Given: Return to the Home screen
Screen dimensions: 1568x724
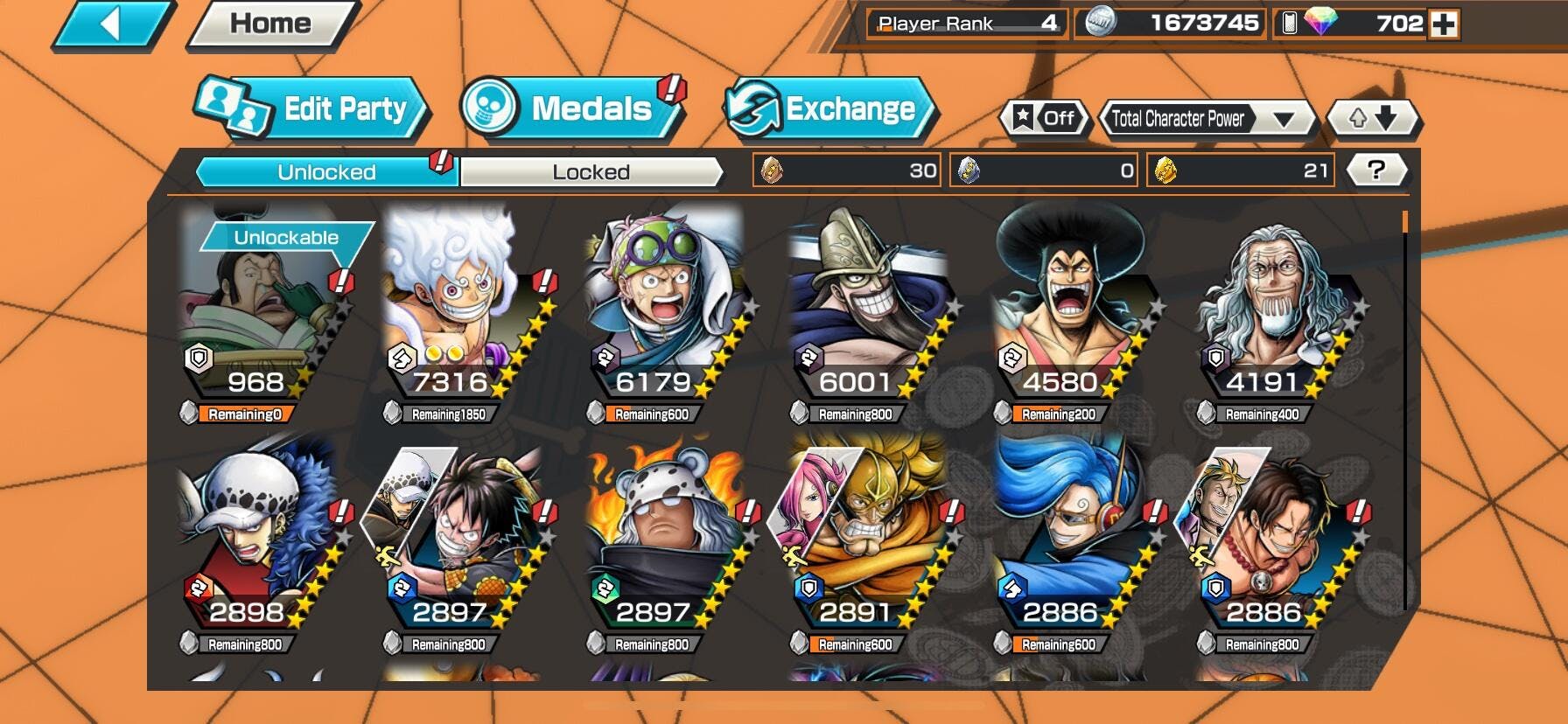Looking at the screenshot, I should [269, 24].
